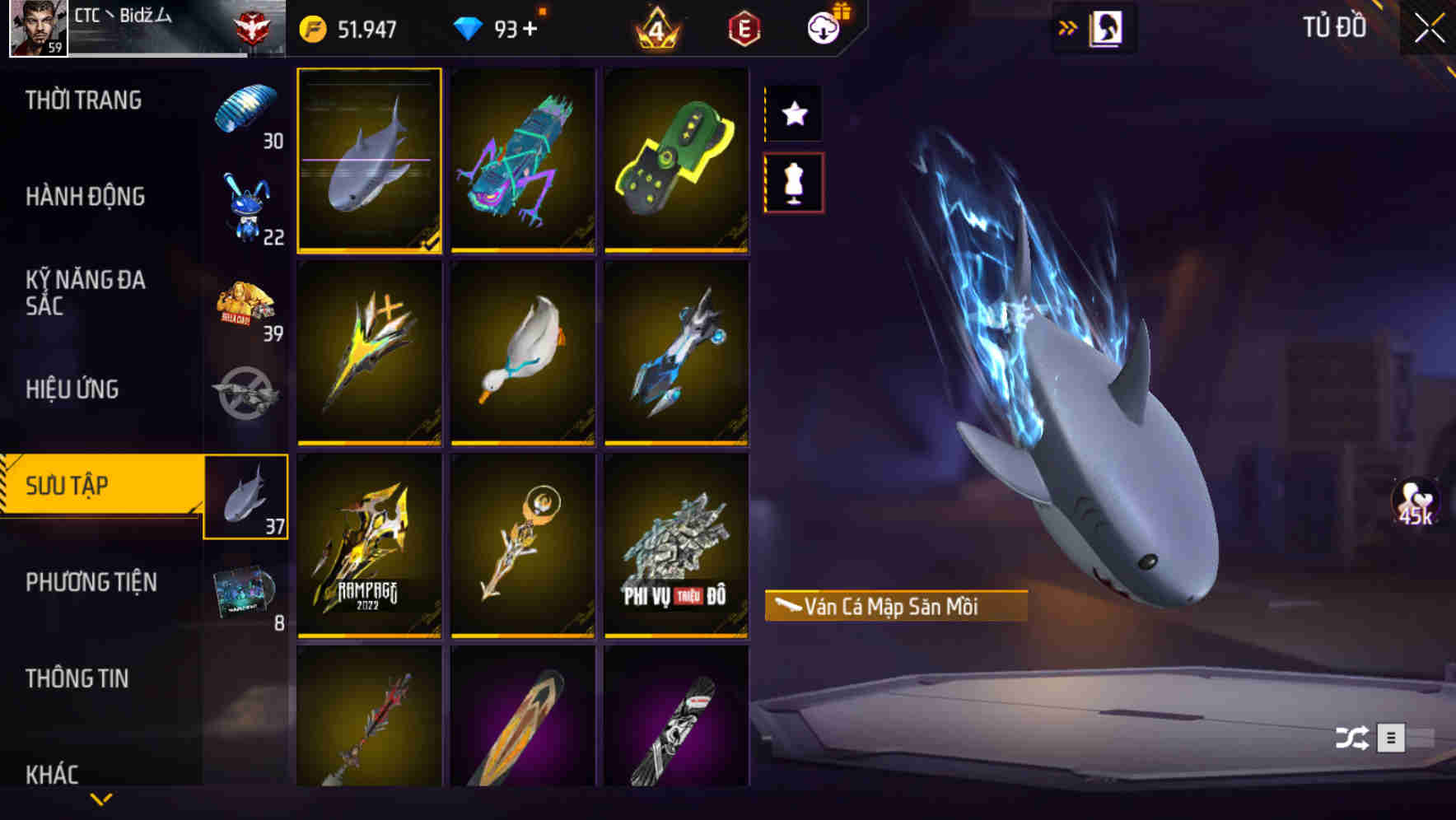Collapse the left menu with the bottom chevron
The height and width of the screenshot is (820, 1456).
click(x=101, y=799)
